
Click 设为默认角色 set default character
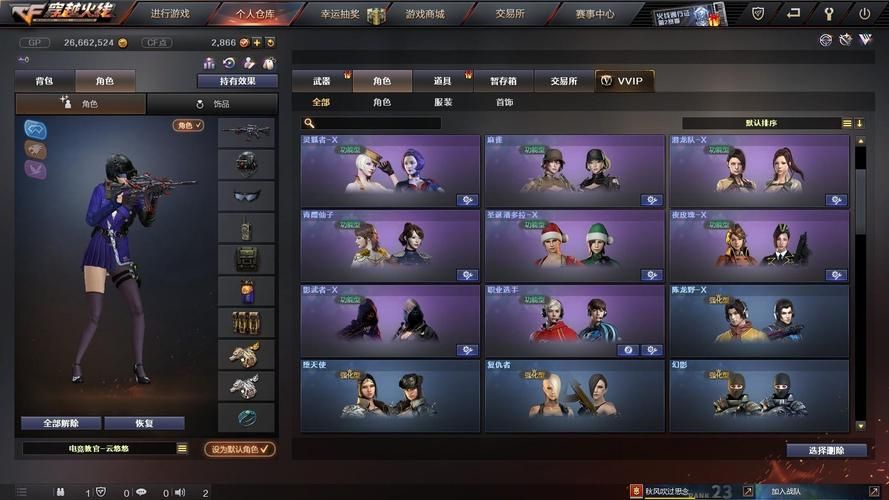(240, 449)
